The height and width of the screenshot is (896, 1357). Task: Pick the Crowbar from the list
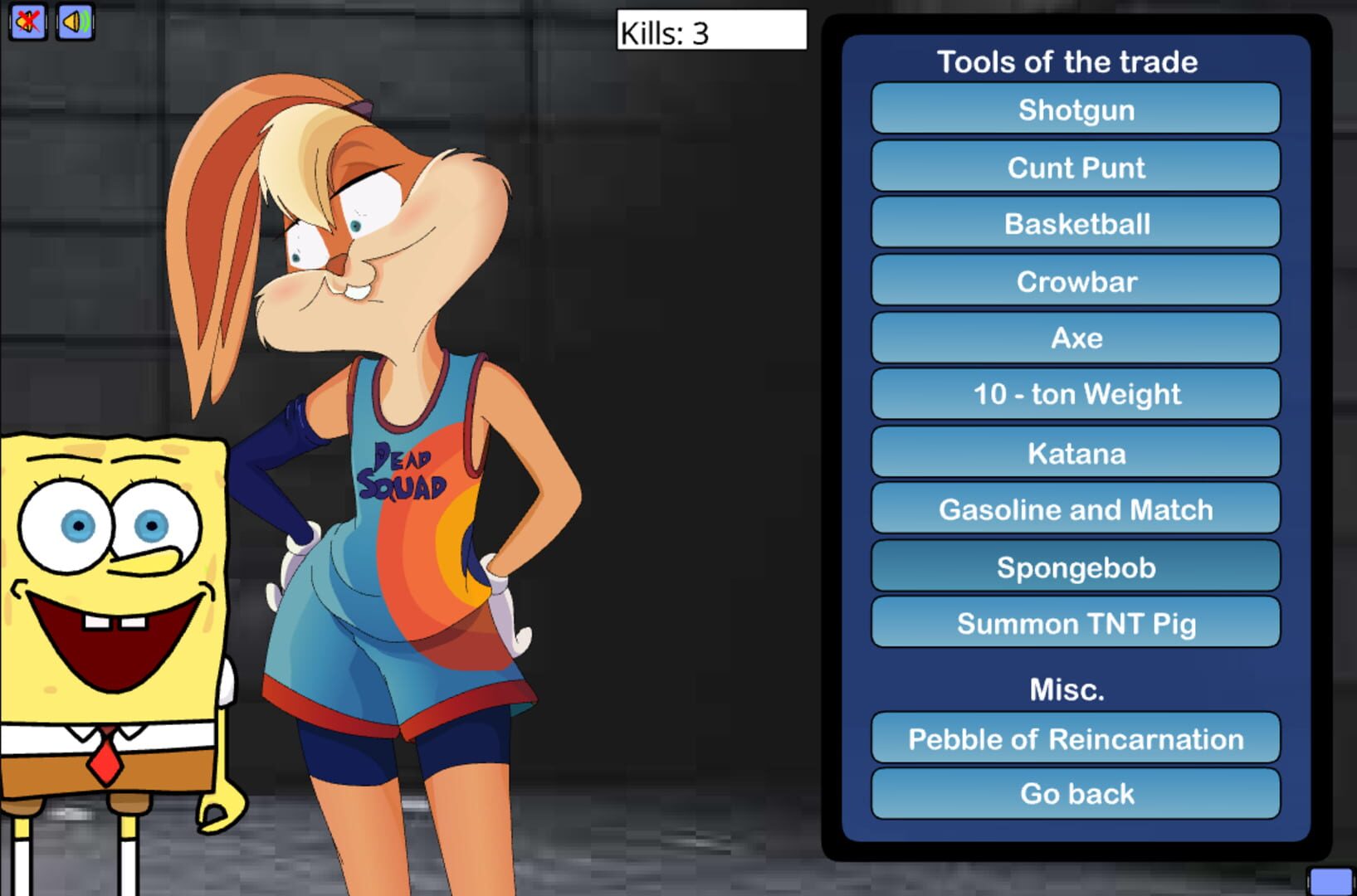coord(1075,281)
